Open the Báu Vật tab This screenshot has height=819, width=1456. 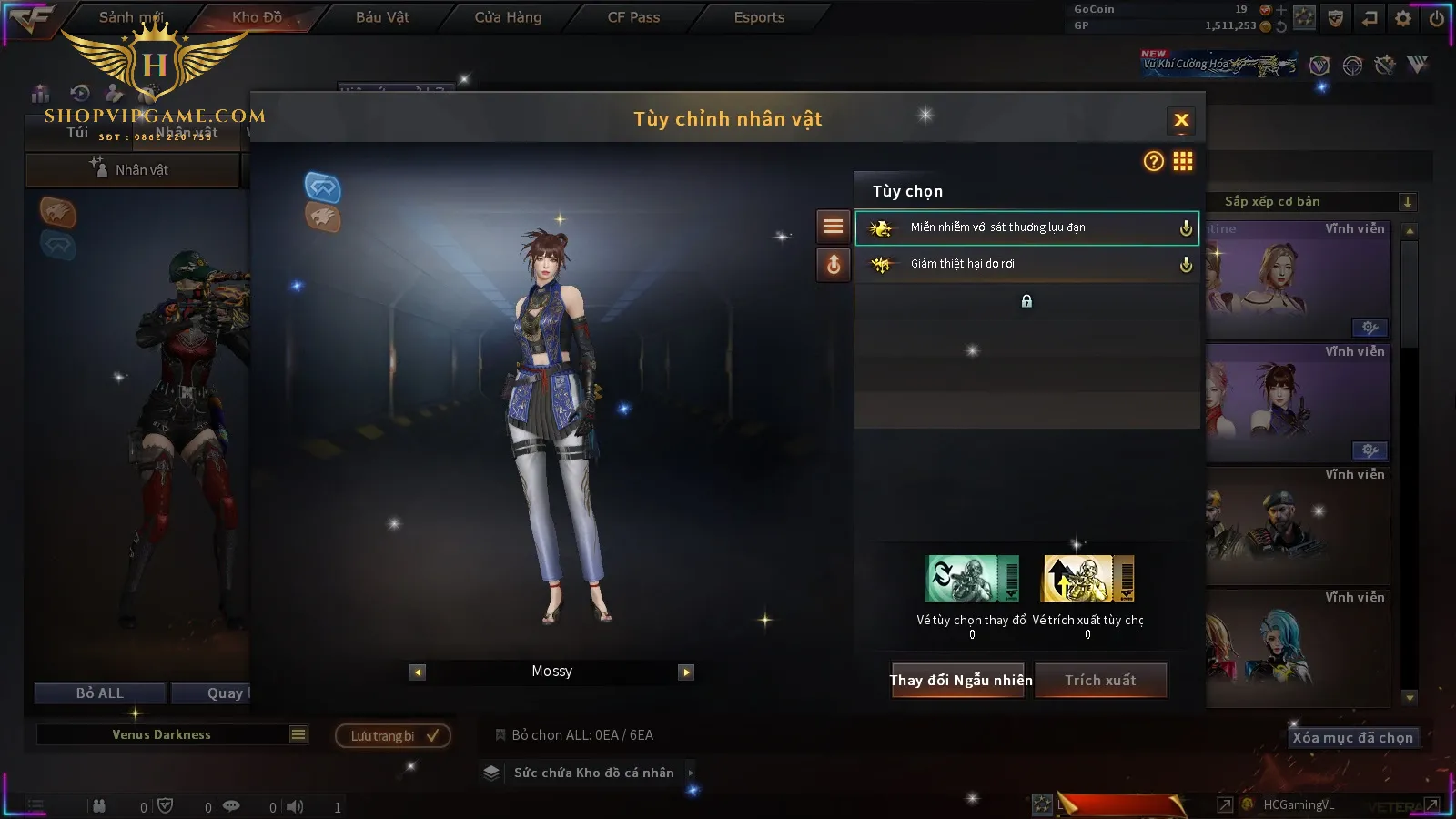click(382, 17)
